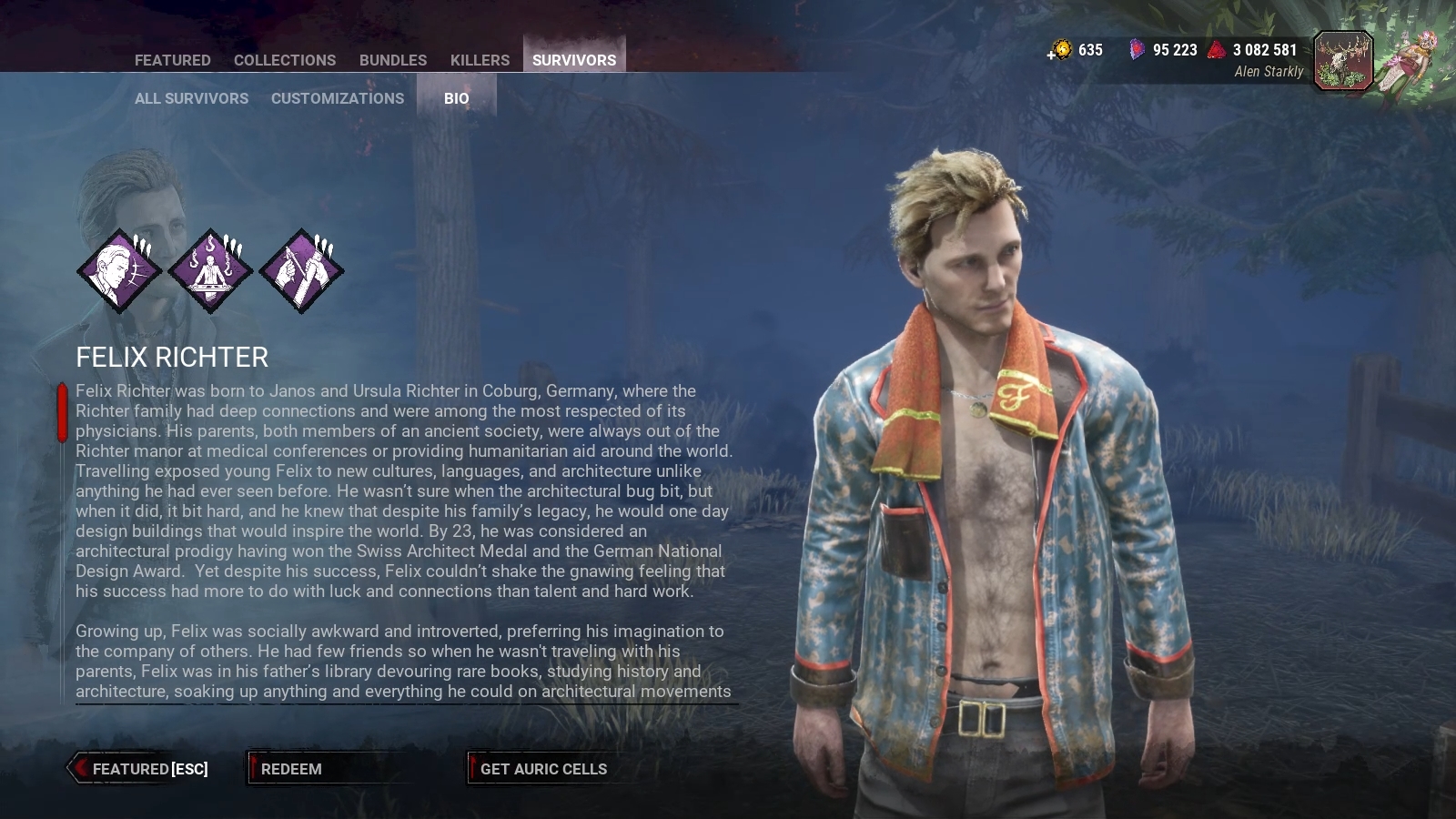Image resolution: width=1456 pixels, height=819 pixels.
Task: Return to Featured with the back button
Action: tap(142, 769)
